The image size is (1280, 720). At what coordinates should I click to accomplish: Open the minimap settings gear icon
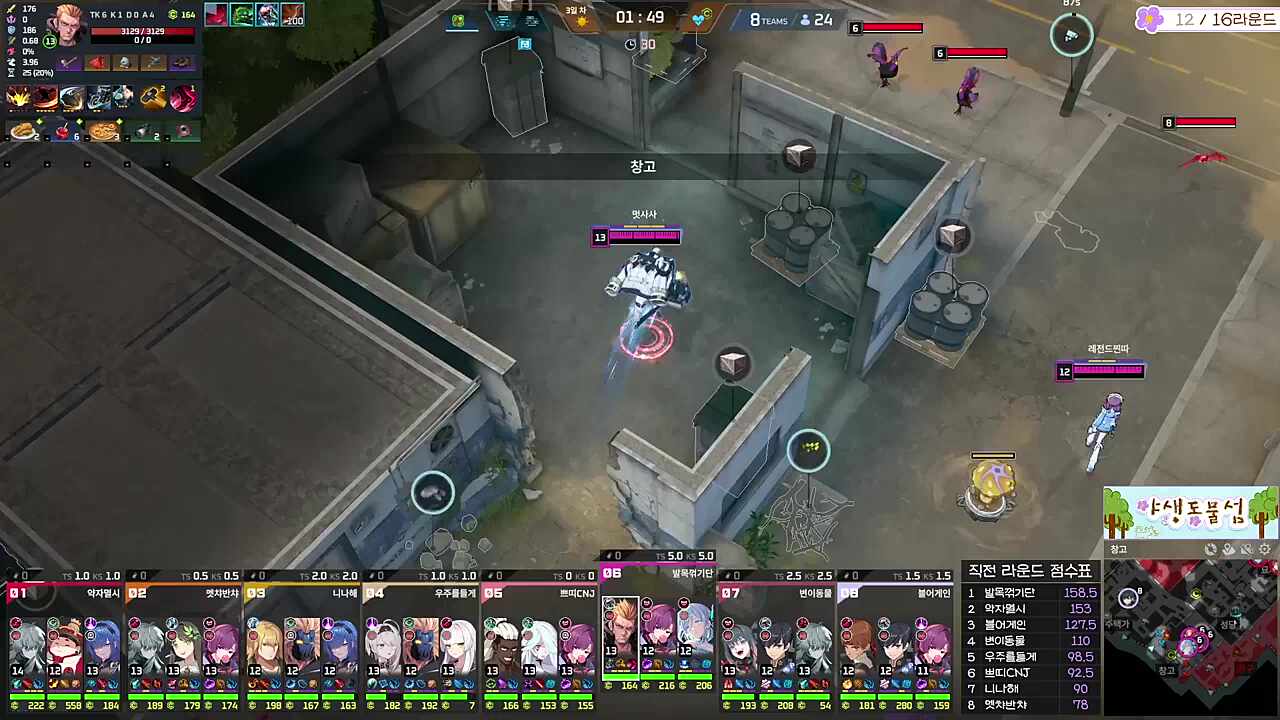(1264, 550)
